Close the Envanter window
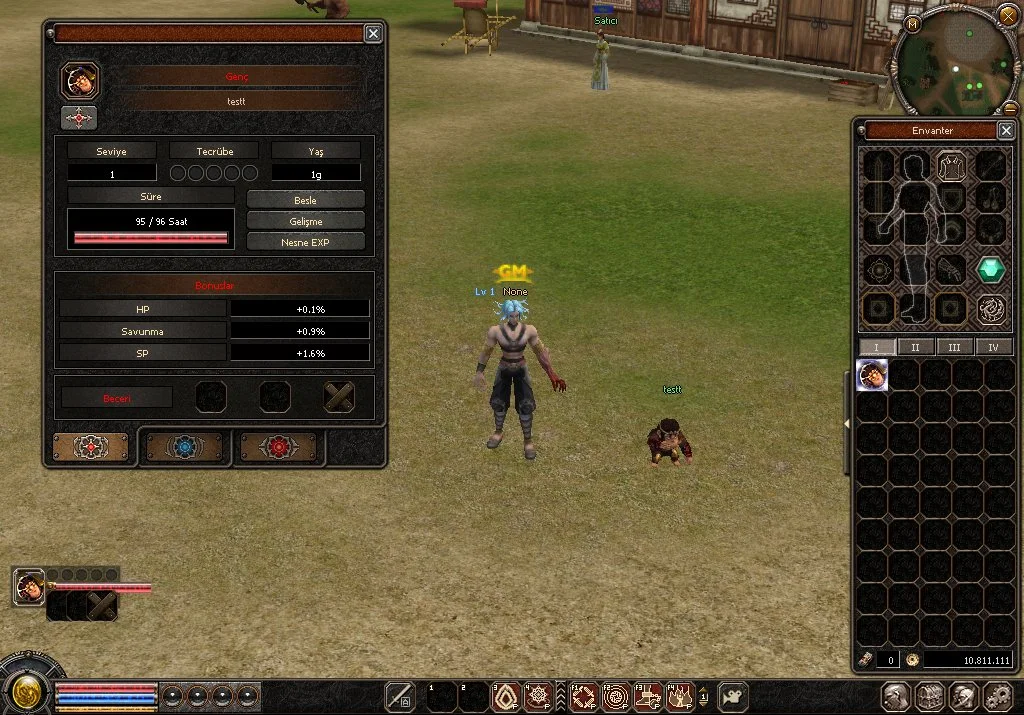 pyautogui.click(x=1006, y=131)
